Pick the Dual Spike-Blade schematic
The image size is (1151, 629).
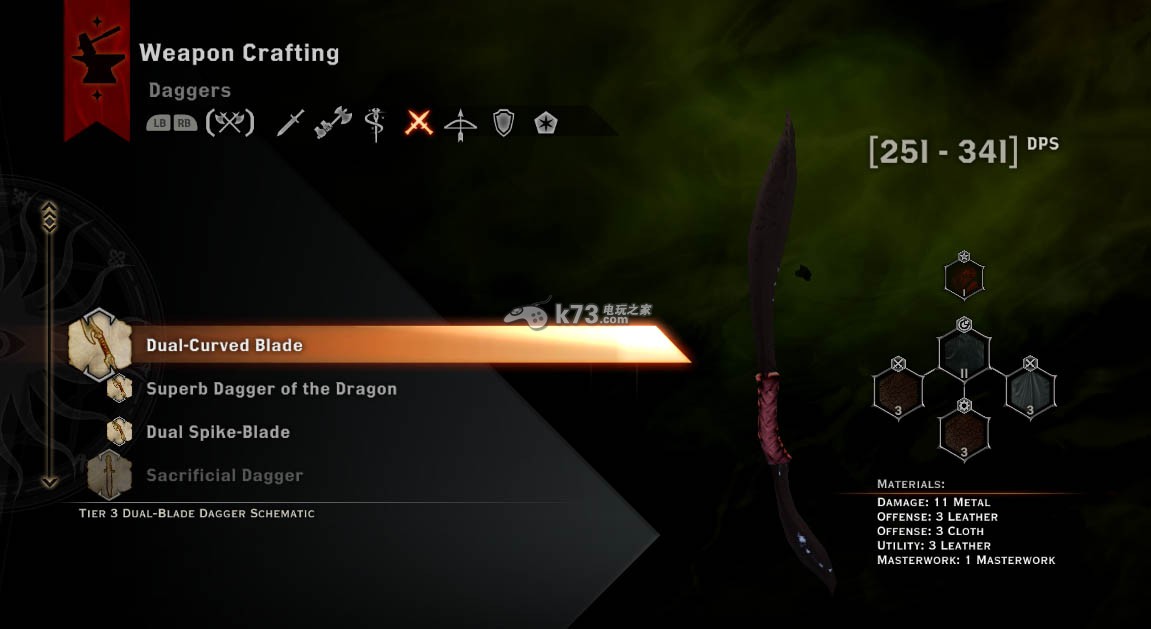tap(218, 432)
